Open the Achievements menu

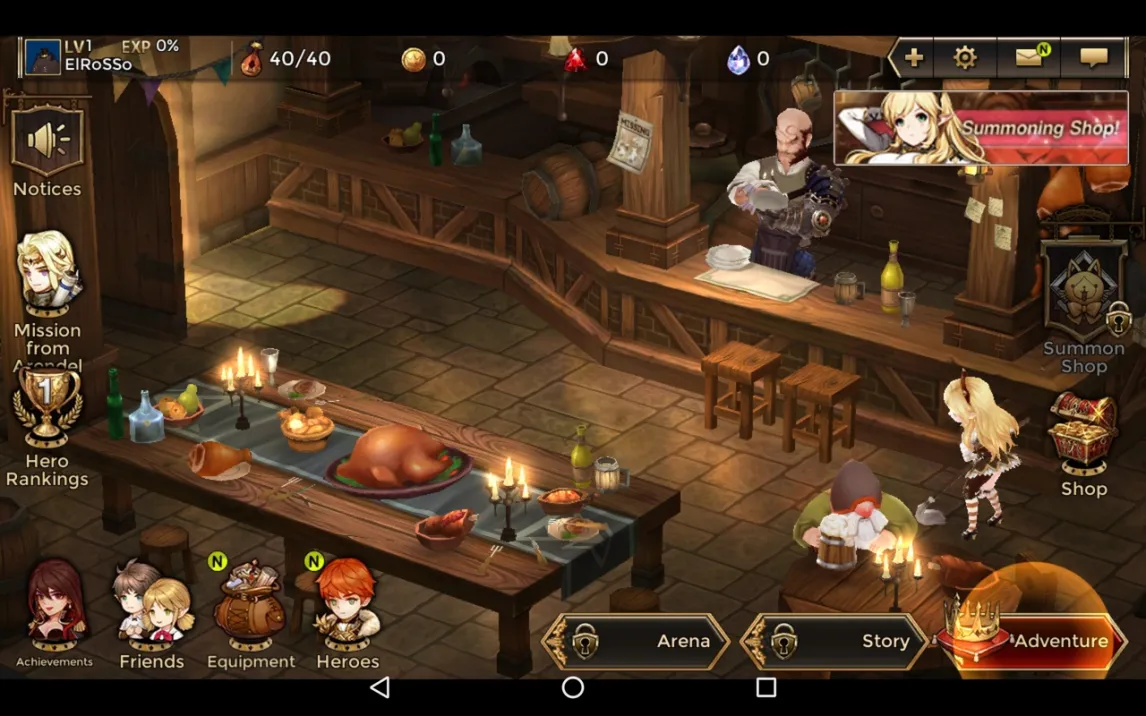pyautogui.click(x=54, y=605)
